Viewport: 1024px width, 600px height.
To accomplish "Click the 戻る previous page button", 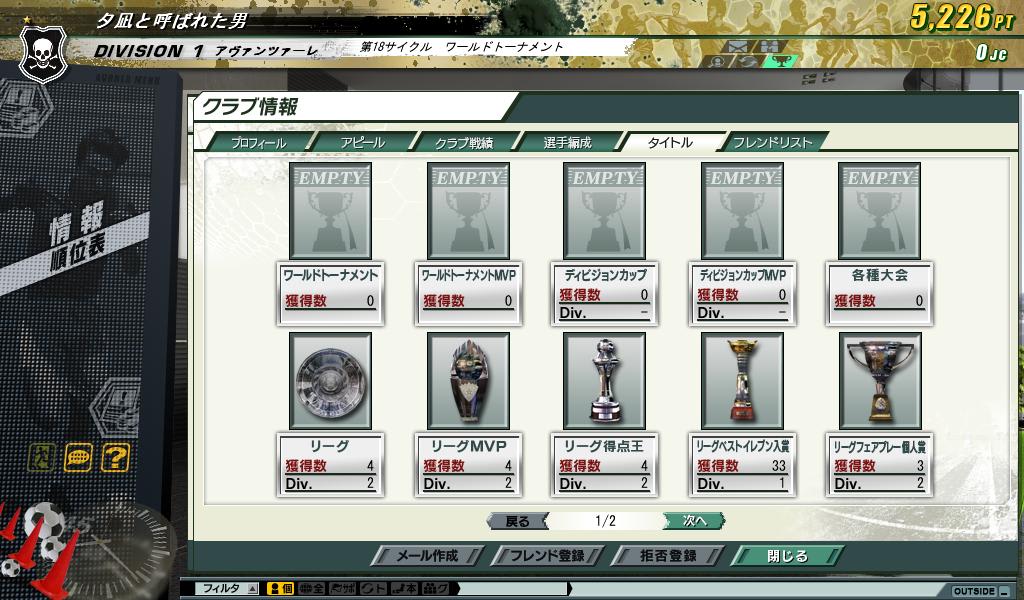I will [x=517, y=521].
